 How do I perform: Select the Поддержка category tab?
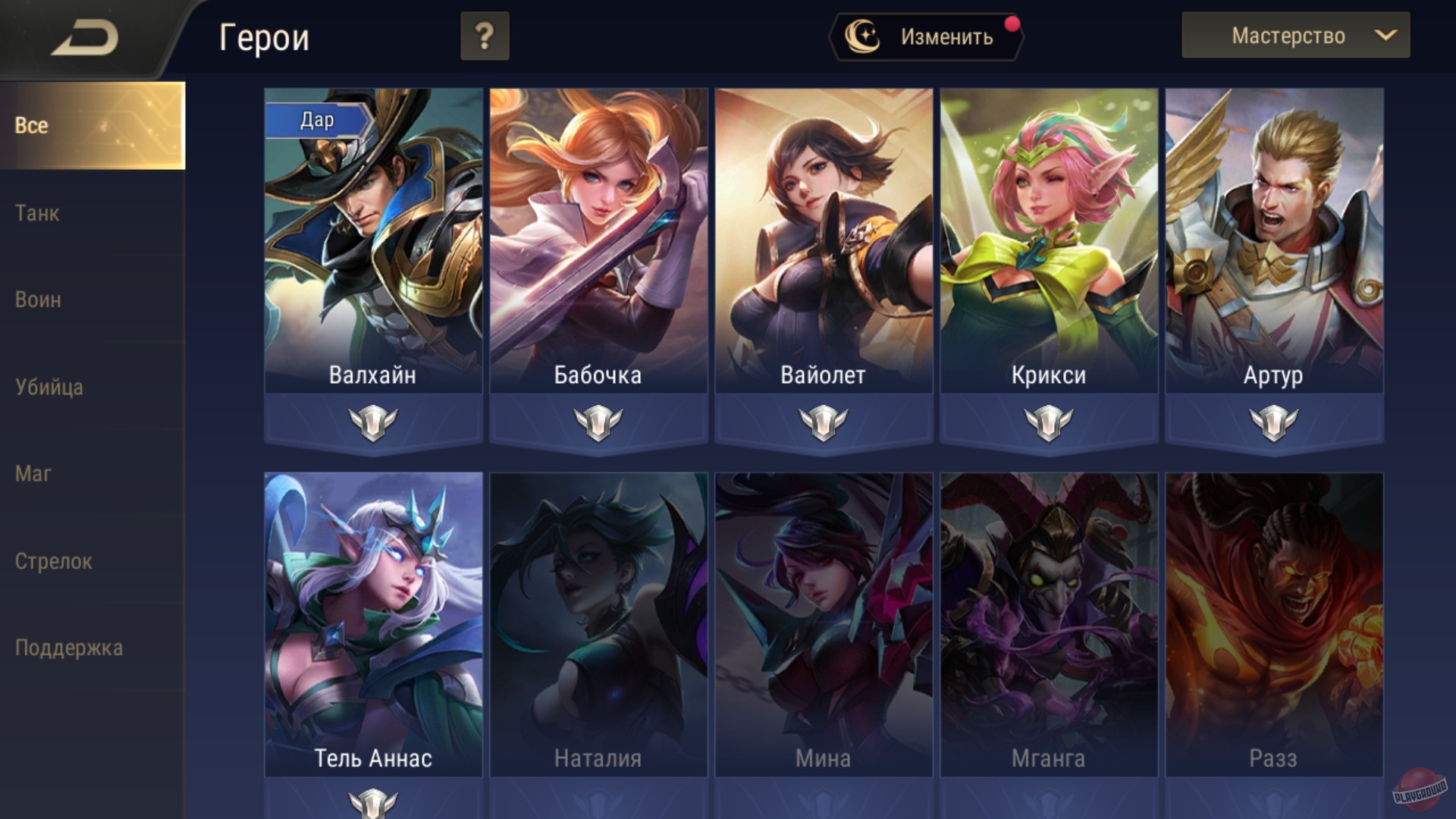pos(69,648)
